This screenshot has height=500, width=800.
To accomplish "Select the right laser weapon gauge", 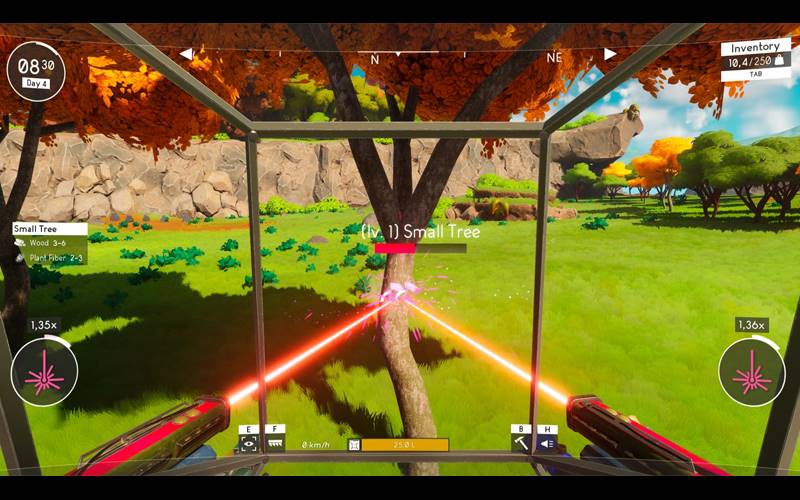I will pyautogui.click(x=751, y=372).
